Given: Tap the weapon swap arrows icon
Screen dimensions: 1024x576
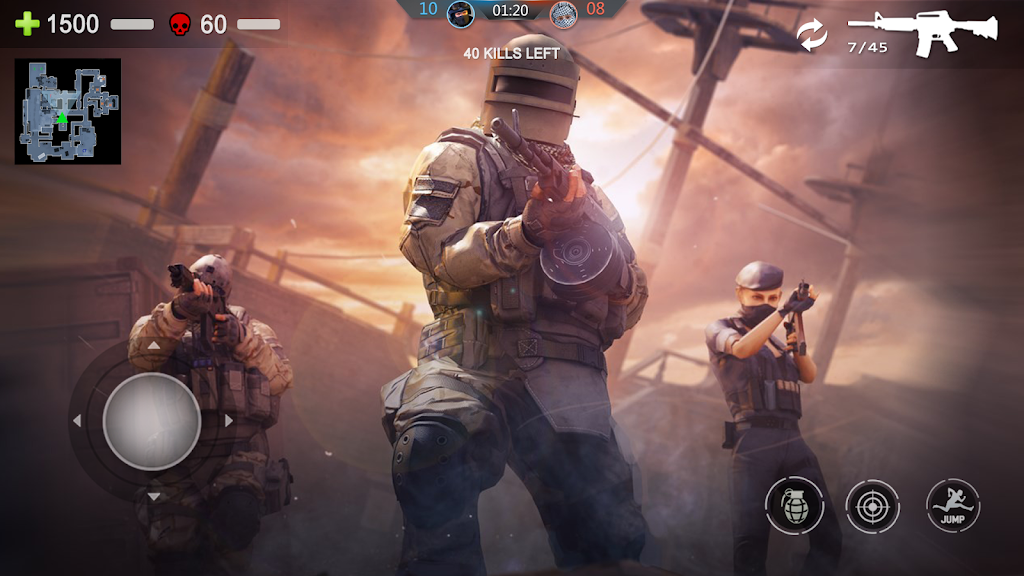Looking at the screenshot, I should point(812,35).
